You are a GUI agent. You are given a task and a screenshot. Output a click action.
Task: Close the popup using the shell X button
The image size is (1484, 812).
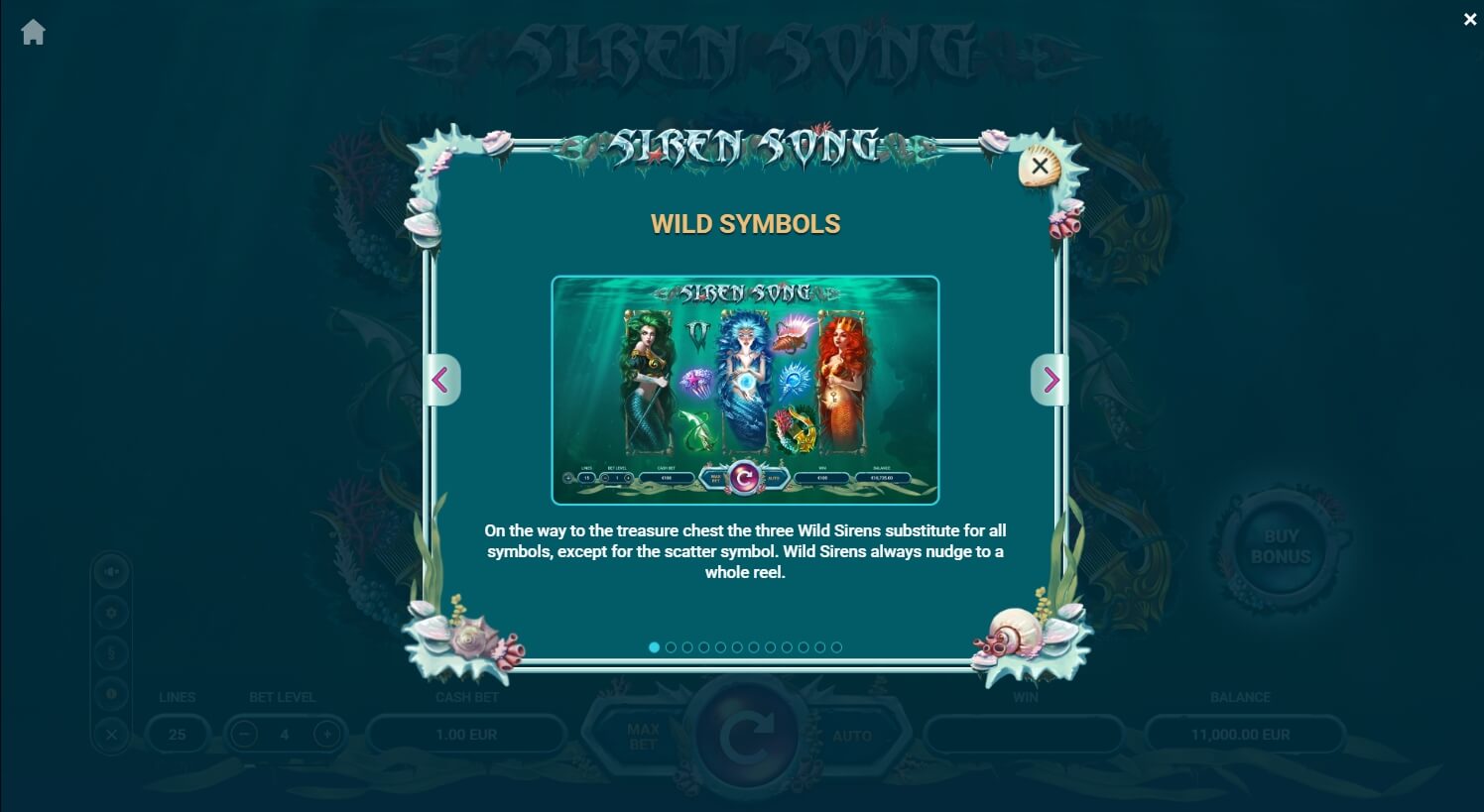[1038, 166]
